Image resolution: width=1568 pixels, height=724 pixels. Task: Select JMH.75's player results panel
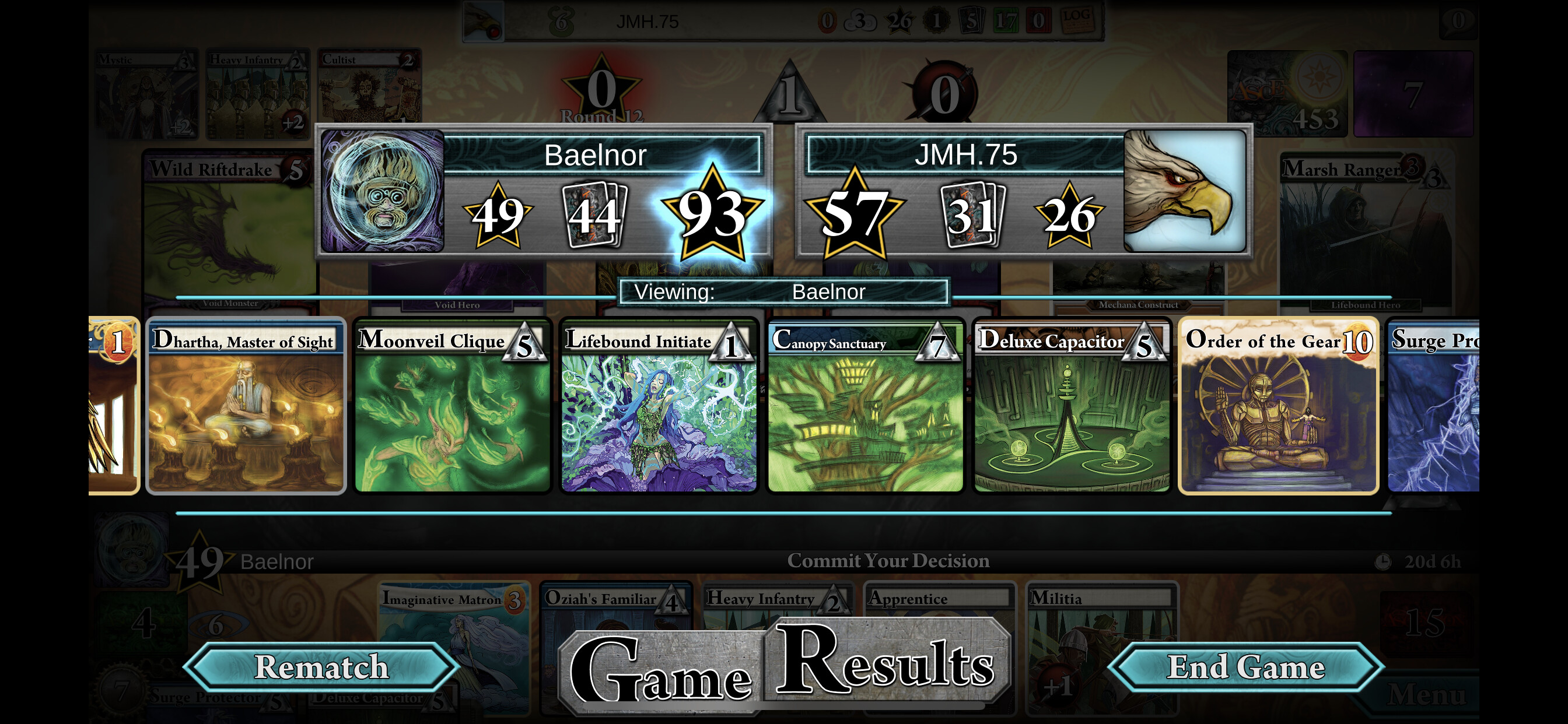click(x=1024, y=192)
